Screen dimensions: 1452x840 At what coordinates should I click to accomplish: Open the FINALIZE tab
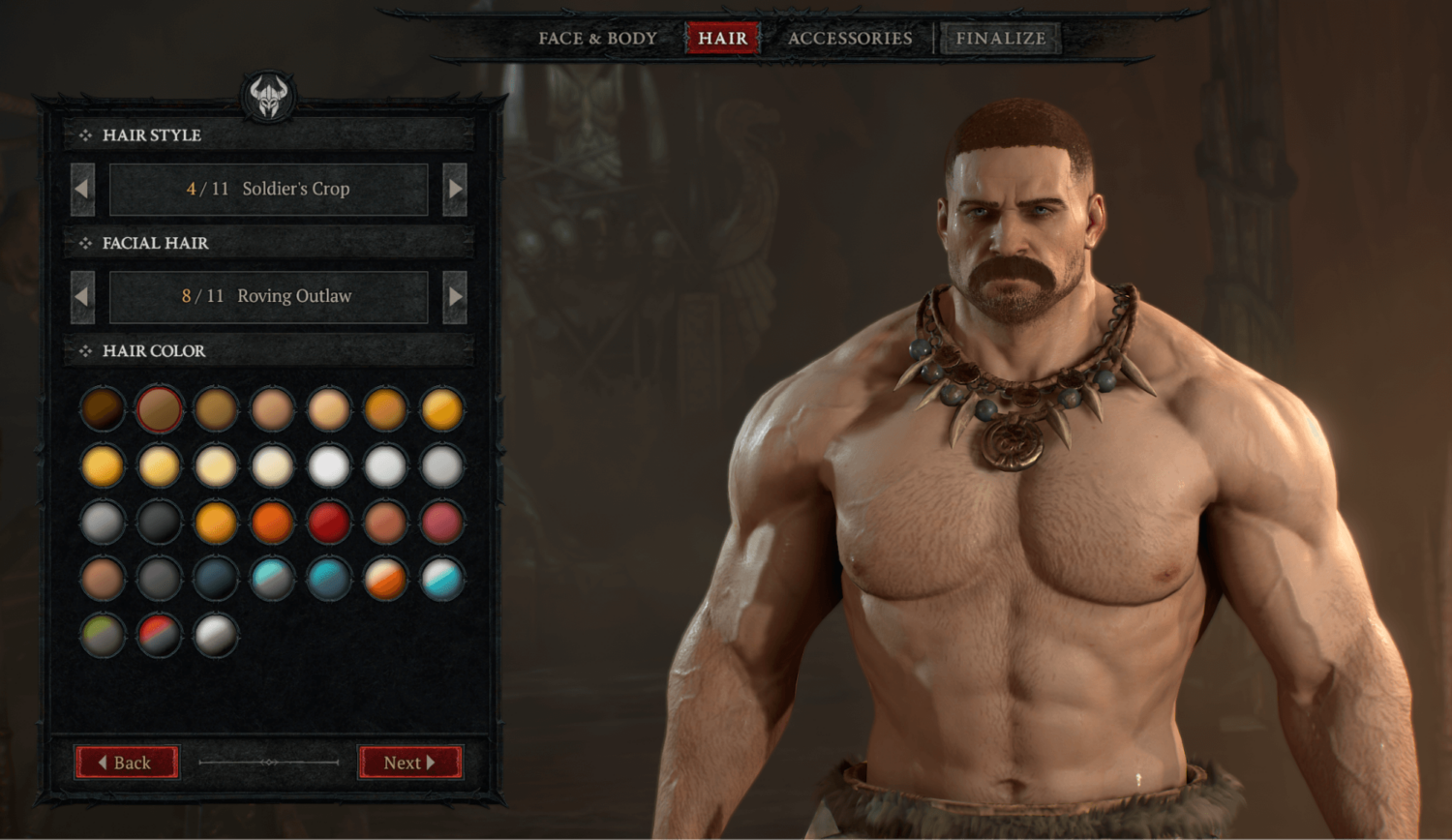(1000, 38)
